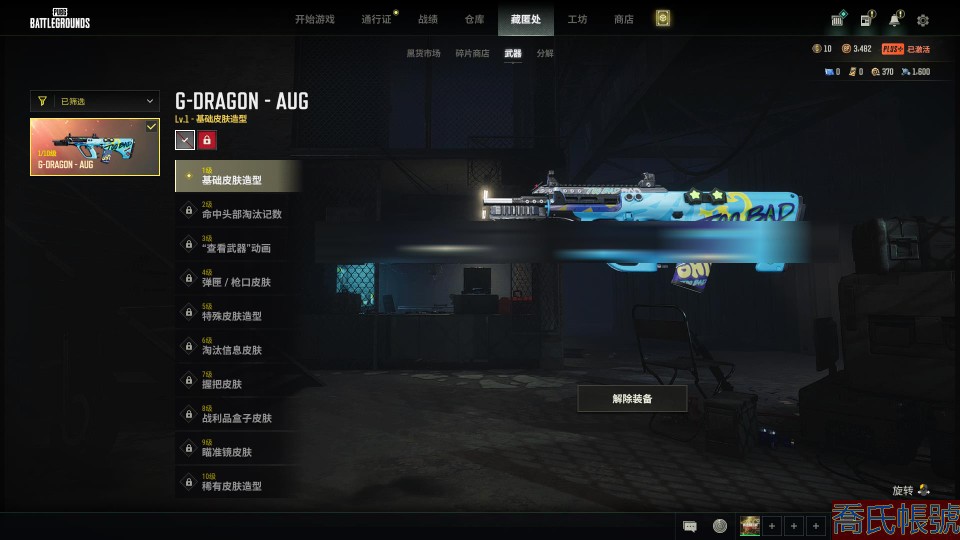Switch to the 黑货市场 sub-tab

(423, 53)
